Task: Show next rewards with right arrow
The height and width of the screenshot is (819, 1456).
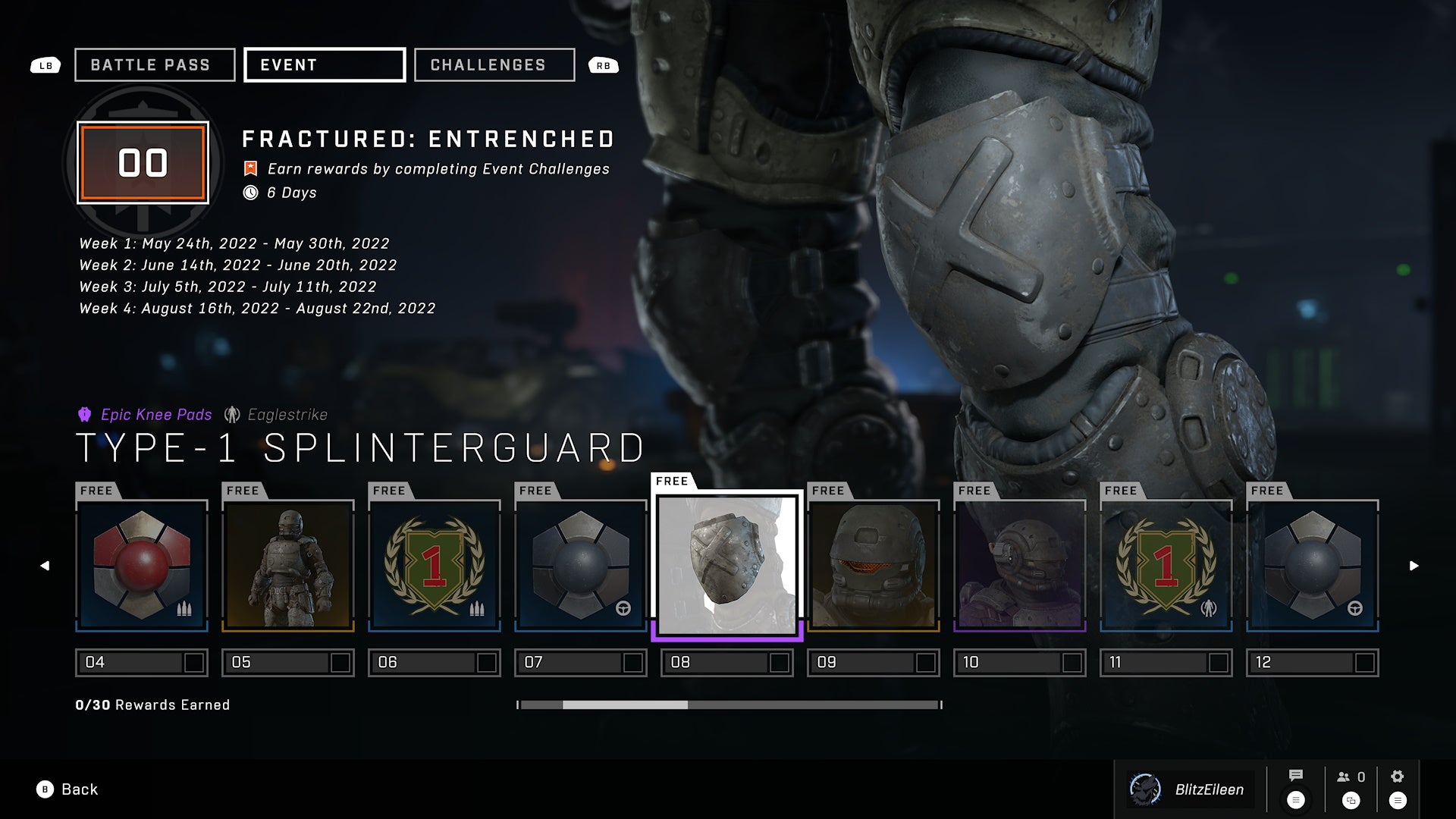Action: (x=1414, y=566)
